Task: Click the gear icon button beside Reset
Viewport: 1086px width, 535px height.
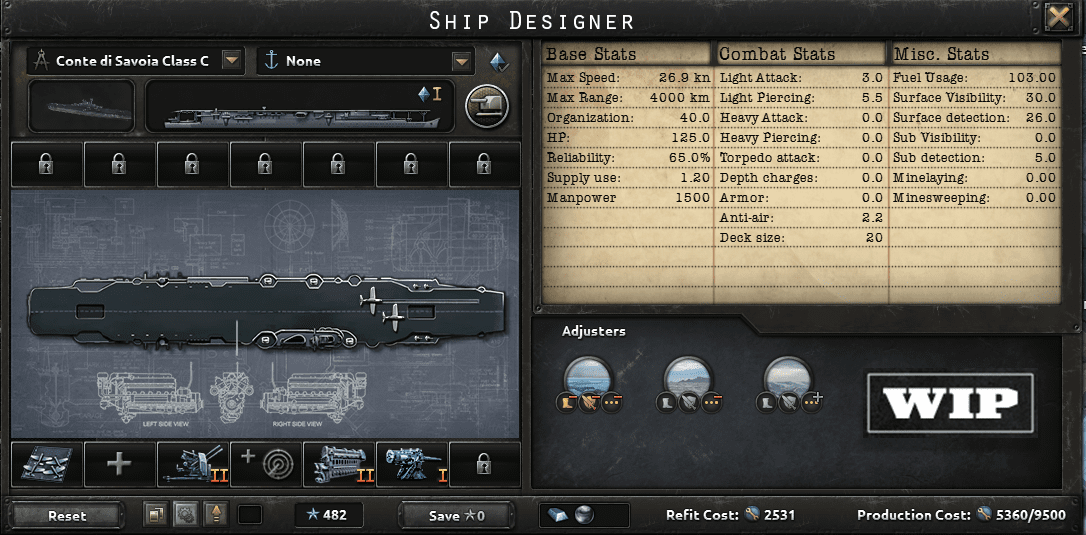Action: coord(185,514)
